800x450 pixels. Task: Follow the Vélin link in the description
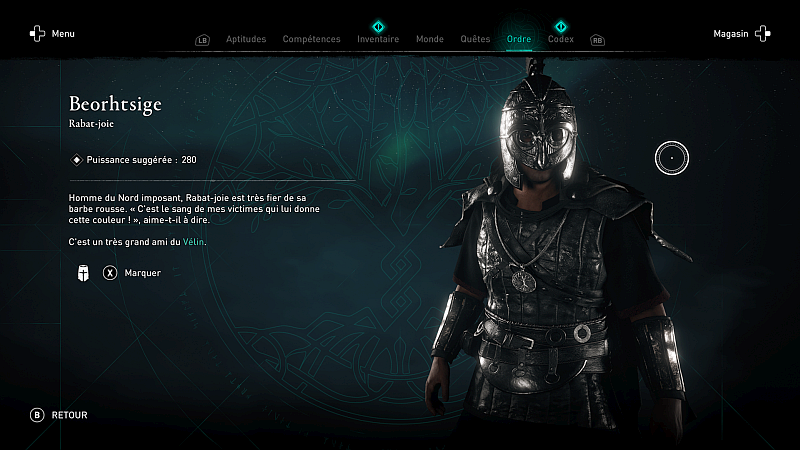click(x=194, y=242)
